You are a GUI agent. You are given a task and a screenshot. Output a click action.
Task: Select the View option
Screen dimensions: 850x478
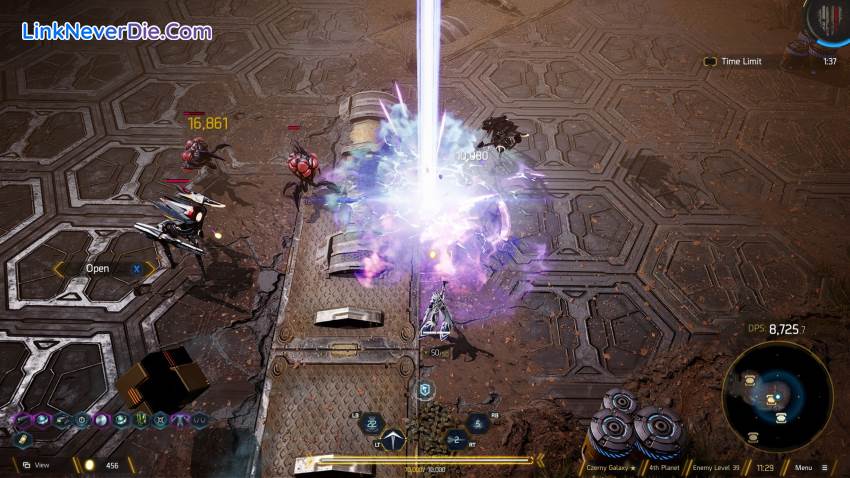[37, 465]
